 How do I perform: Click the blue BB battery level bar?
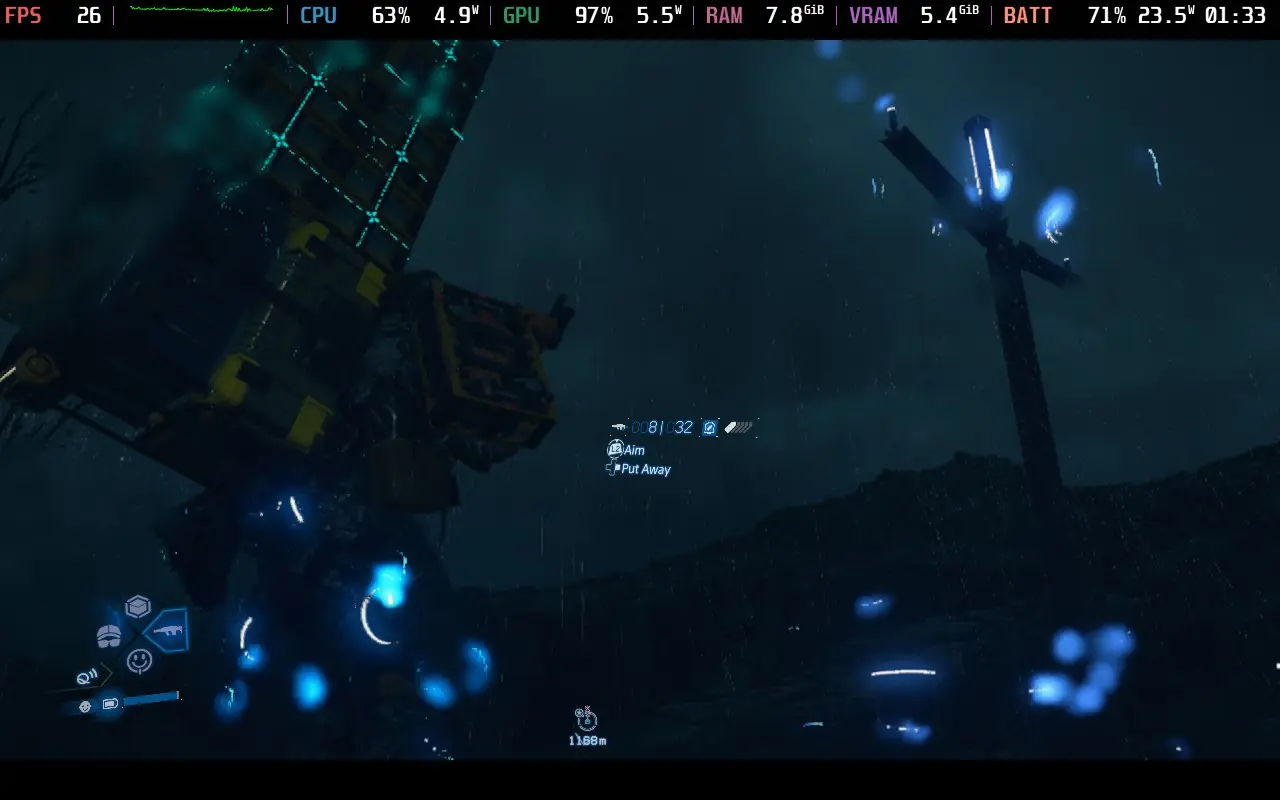[151, 696]
